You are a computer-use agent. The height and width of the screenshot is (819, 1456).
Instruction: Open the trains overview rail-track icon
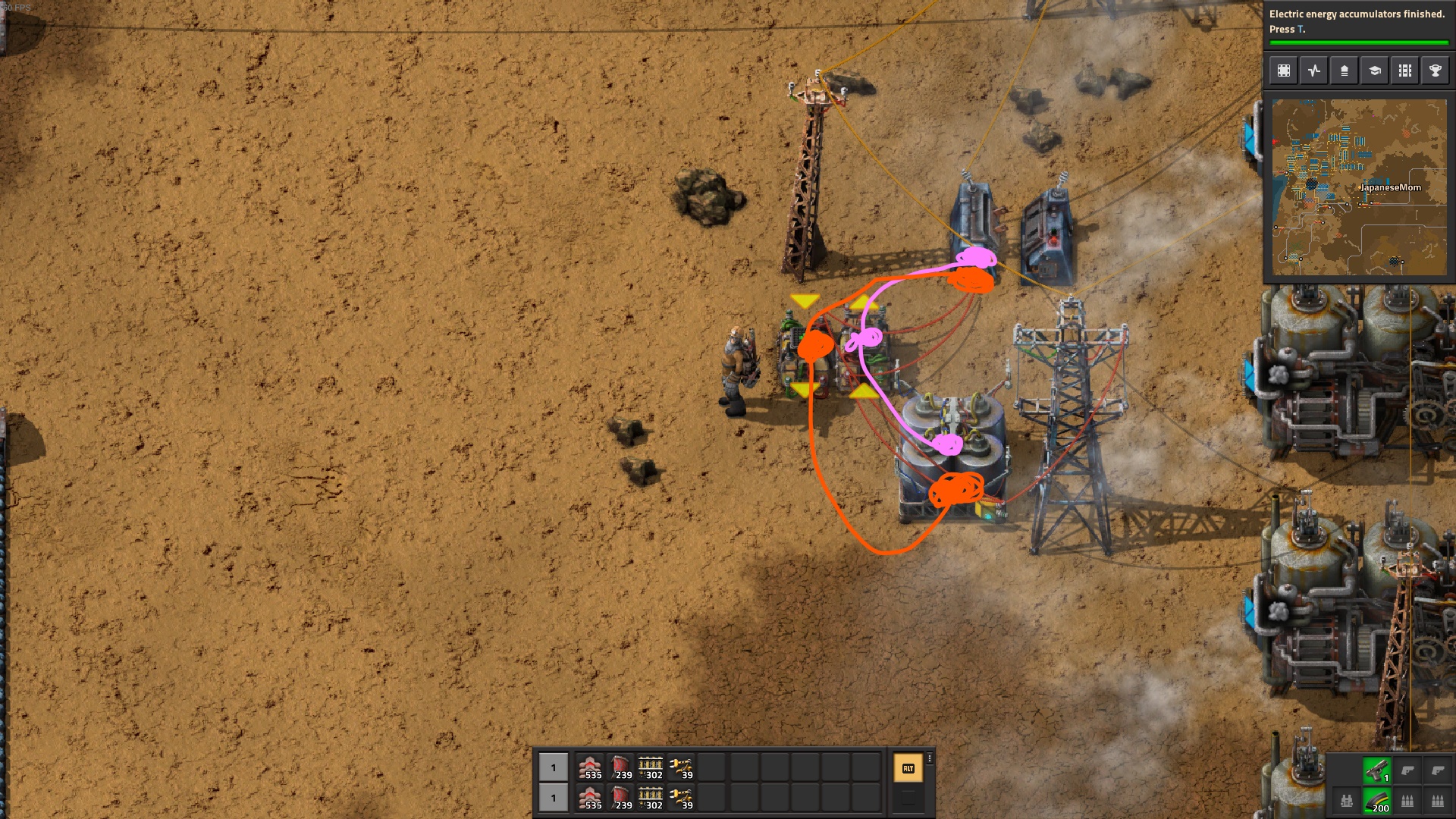pyautogui.click(x=1405, y=71)
